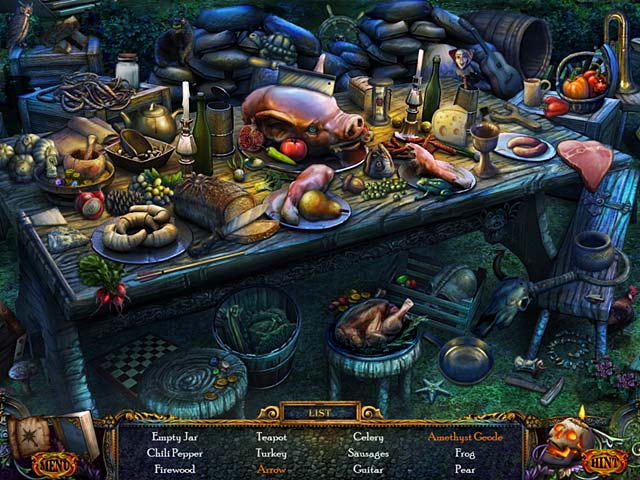The width and height of the screenshot is (640, 480).
Task: Select Sausages list entry
Action: pyautogui.click(x=368, y=453)
